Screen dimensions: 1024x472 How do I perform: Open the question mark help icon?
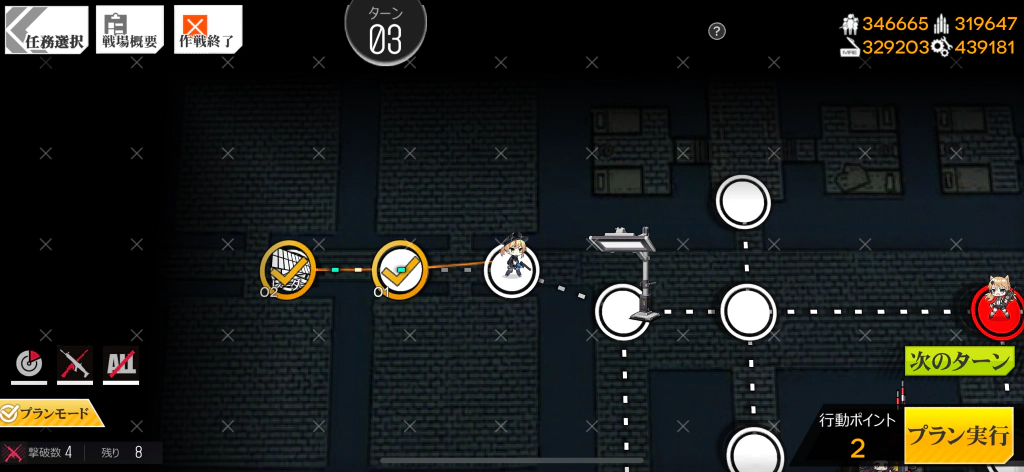click(717, 31)
